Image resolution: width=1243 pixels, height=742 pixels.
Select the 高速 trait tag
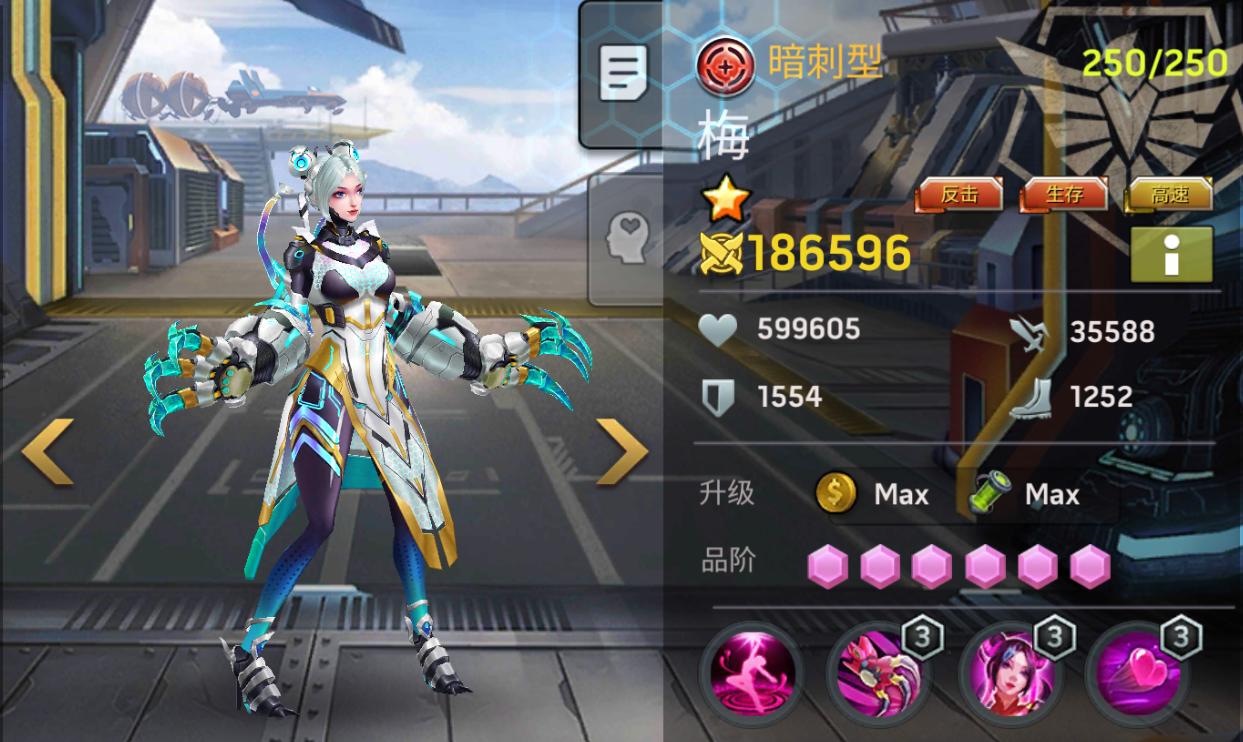tap(1169, 195)
